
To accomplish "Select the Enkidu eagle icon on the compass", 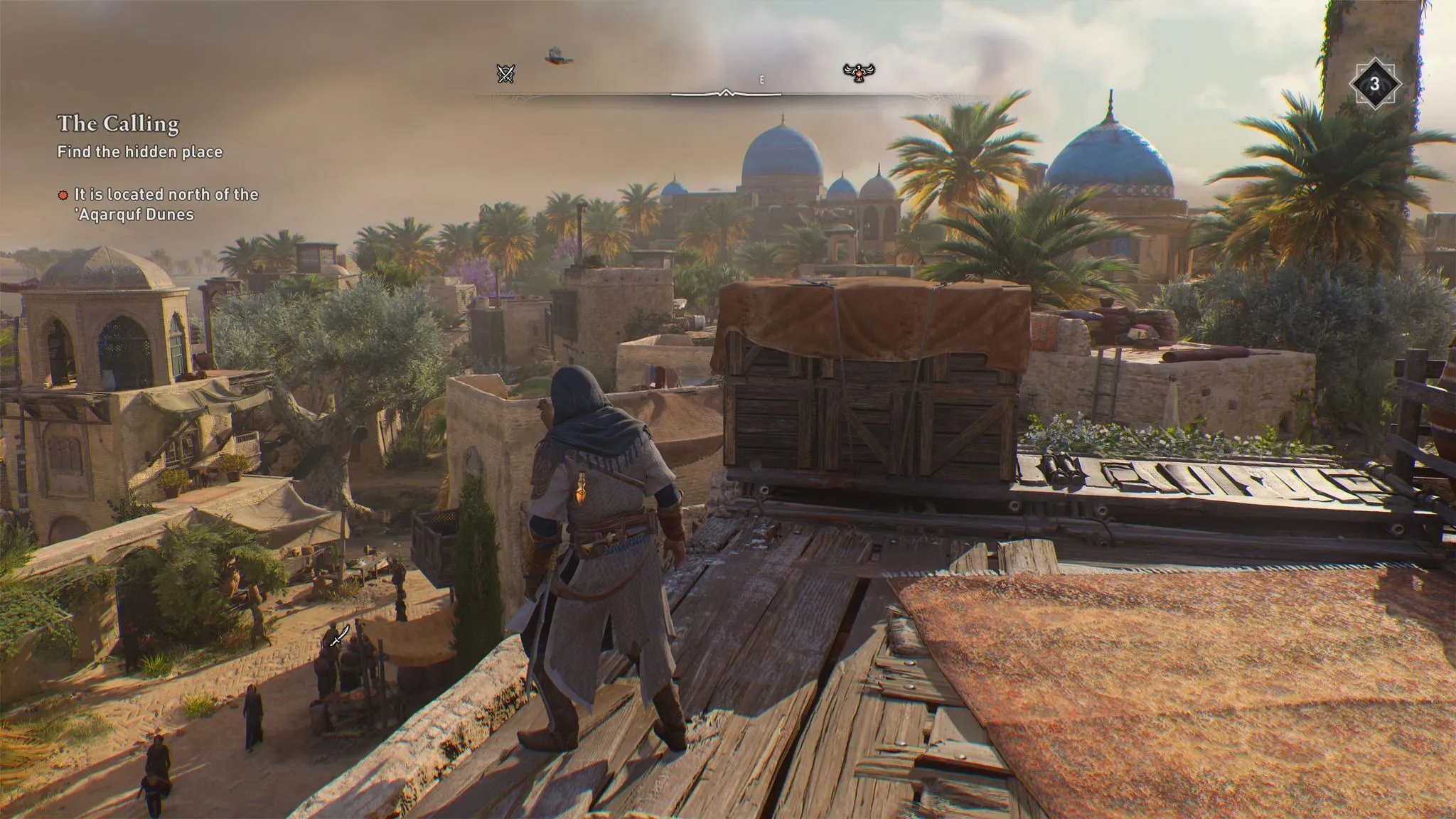I will [860, 74].
